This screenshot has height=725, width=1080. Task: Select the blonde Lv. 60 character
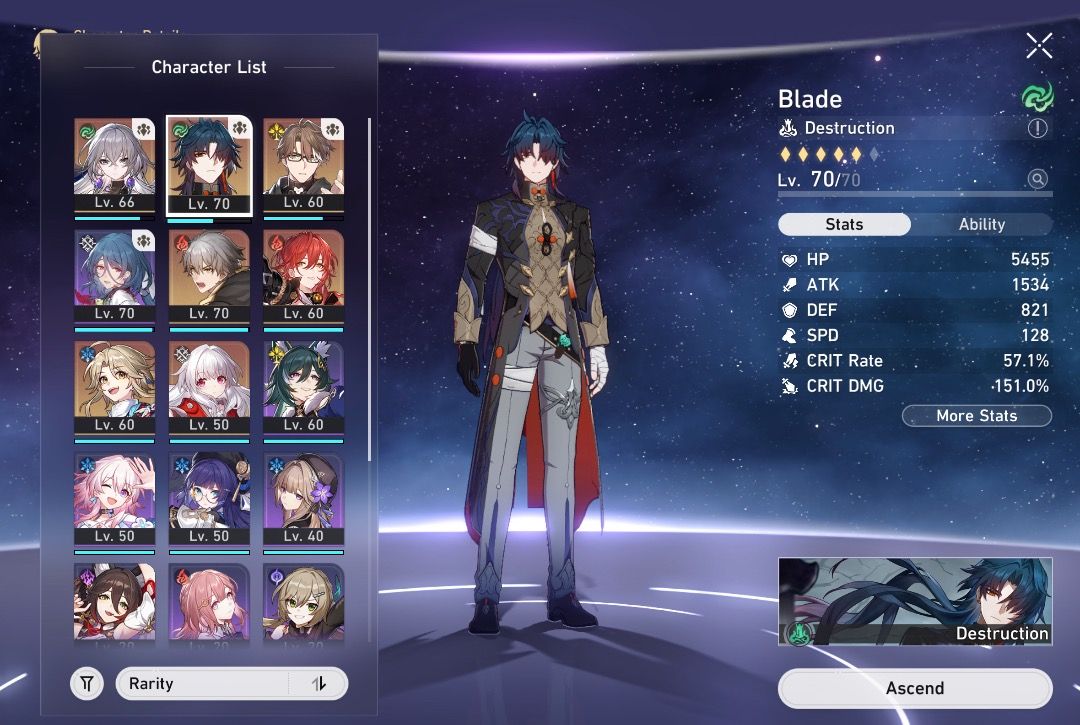114,387
